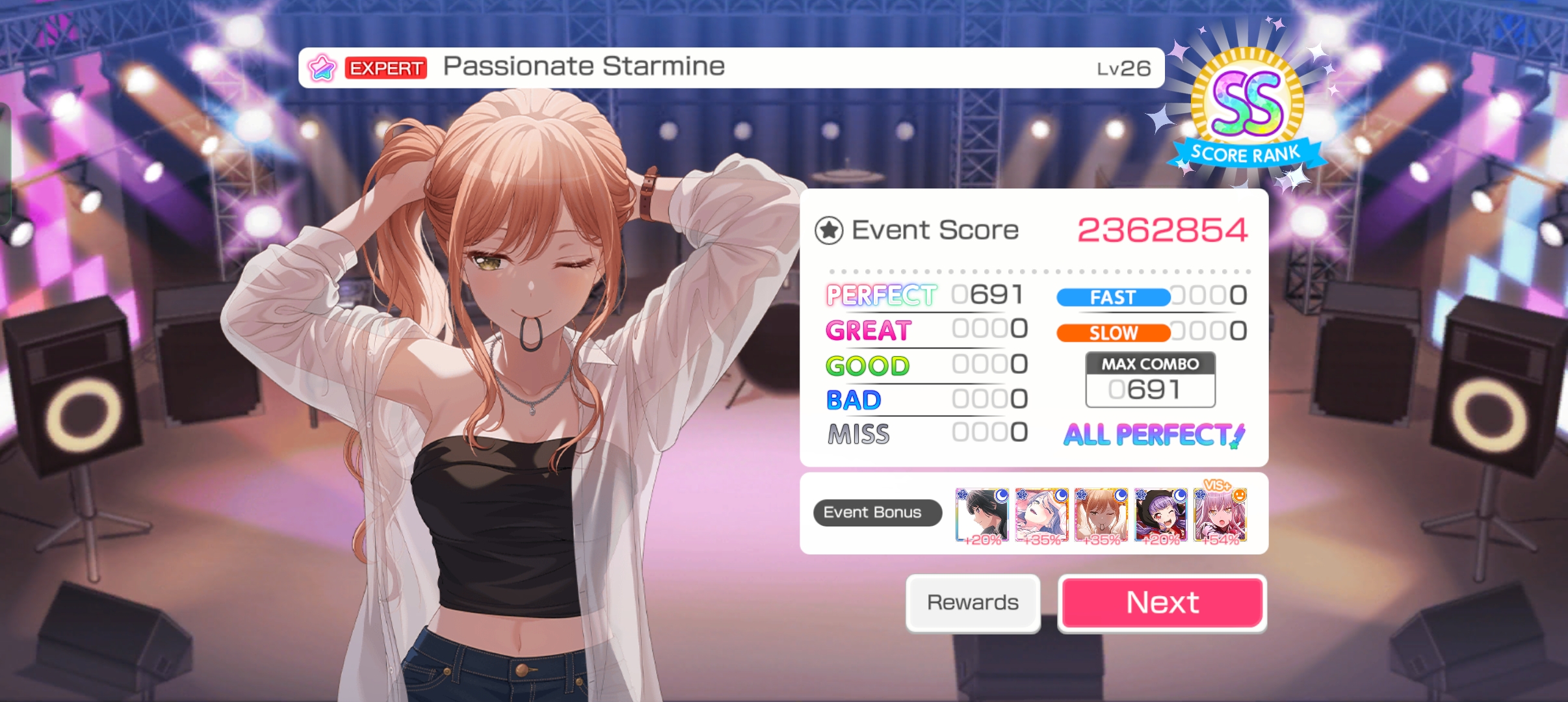Select the +54% event bonus card
1568x702 pixels.
(1220, 515)
